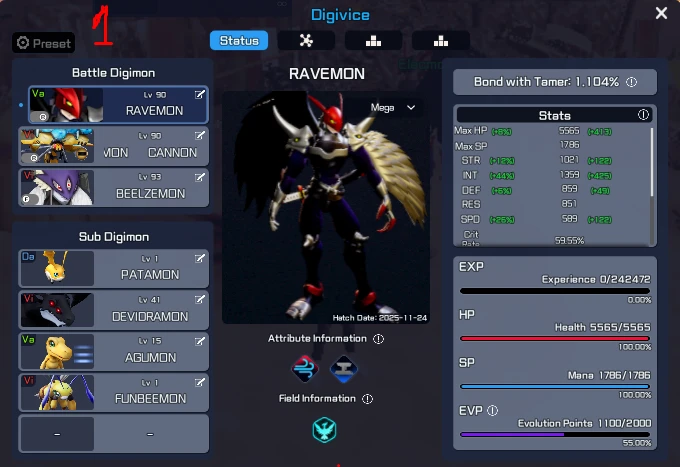680x467 pixels.
Task: Click the EVP info icon
Action: [x=493, y=410]
